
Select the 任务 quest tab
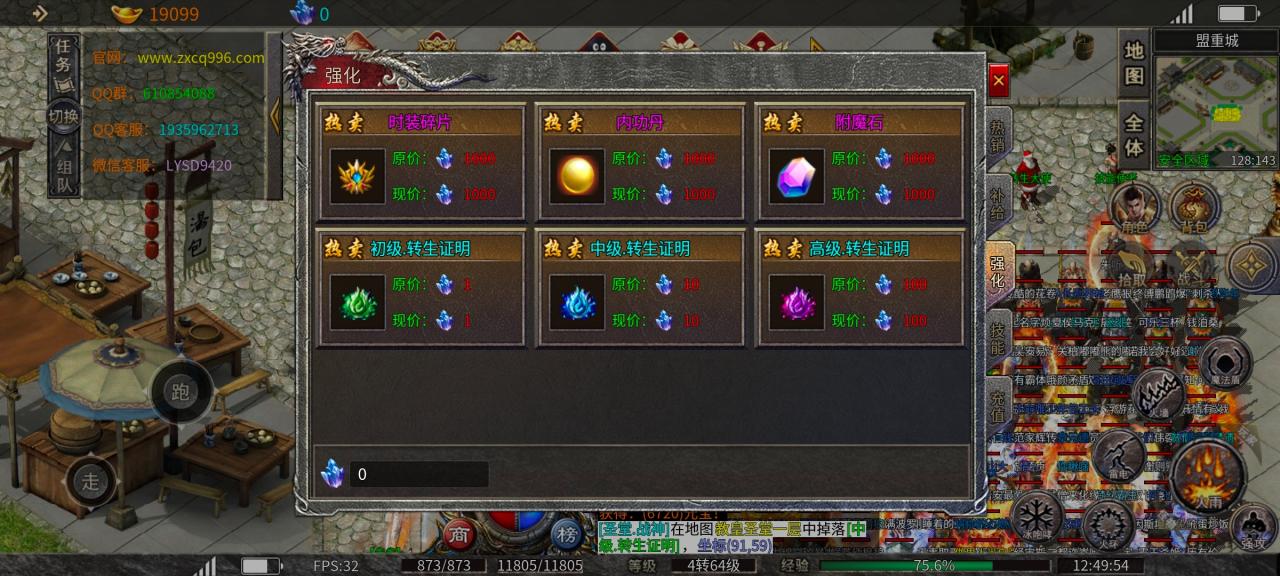pos(64,56)
